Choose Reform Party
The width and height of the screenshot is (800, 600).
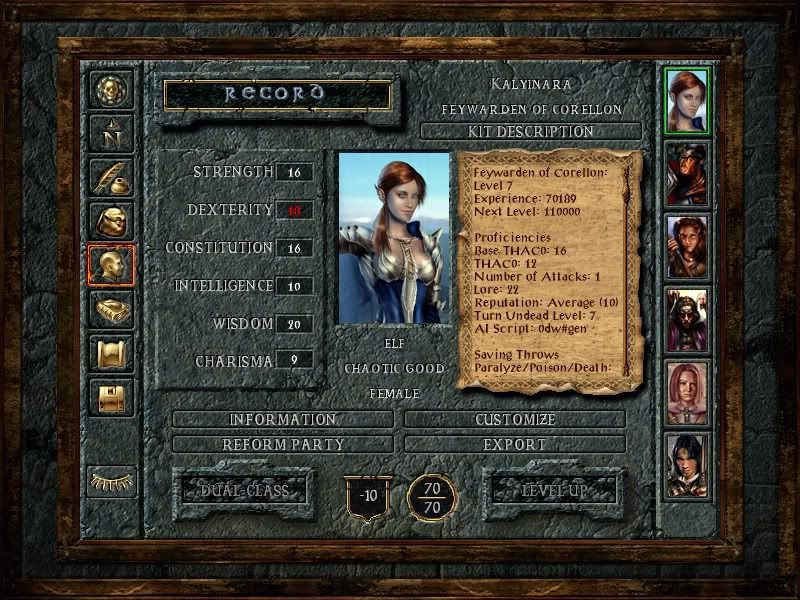(283, 443)
